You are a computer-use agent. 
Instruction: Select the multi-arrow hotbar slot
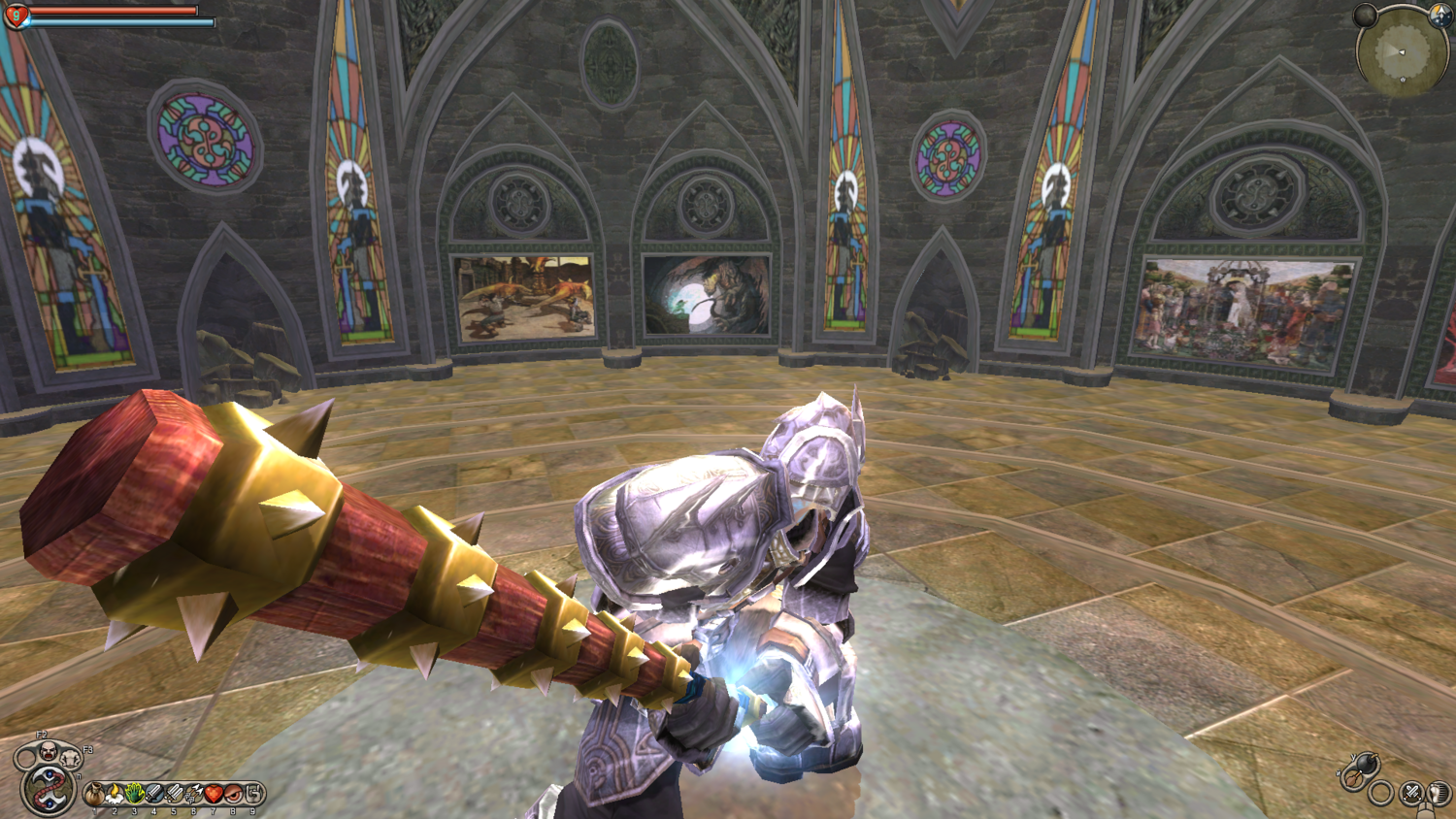193,795
